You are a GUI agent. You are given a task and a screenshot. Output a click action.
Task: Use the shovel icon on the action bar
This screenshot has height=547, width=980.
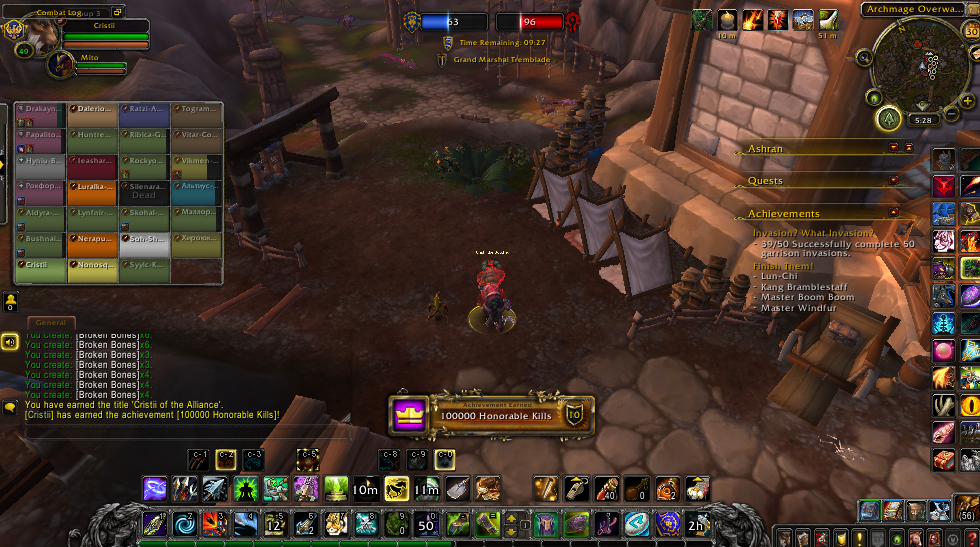457,488
